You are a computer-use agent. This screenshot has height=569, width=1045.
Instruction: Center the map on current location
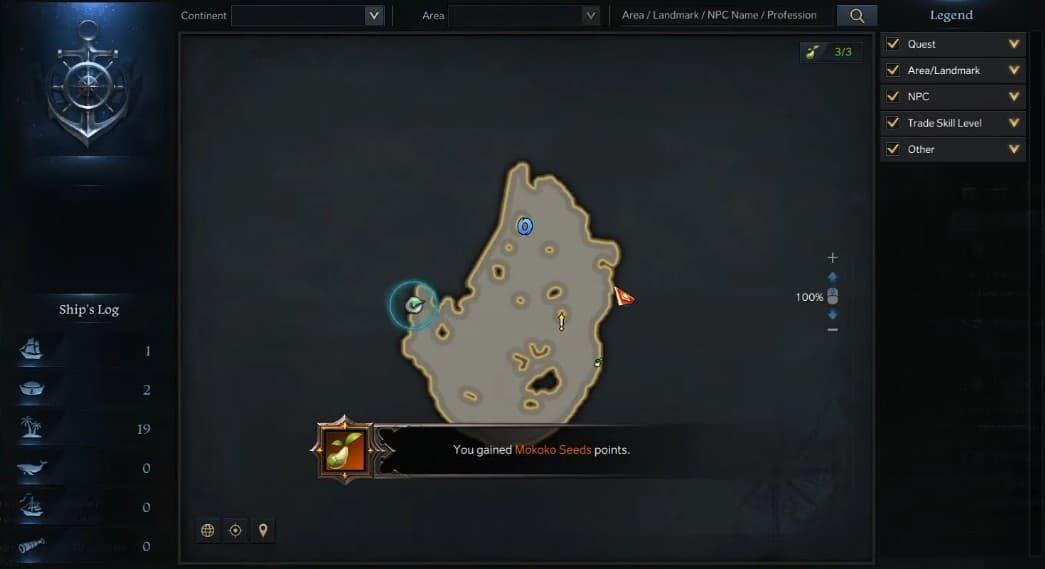click(x=235, y=530)
